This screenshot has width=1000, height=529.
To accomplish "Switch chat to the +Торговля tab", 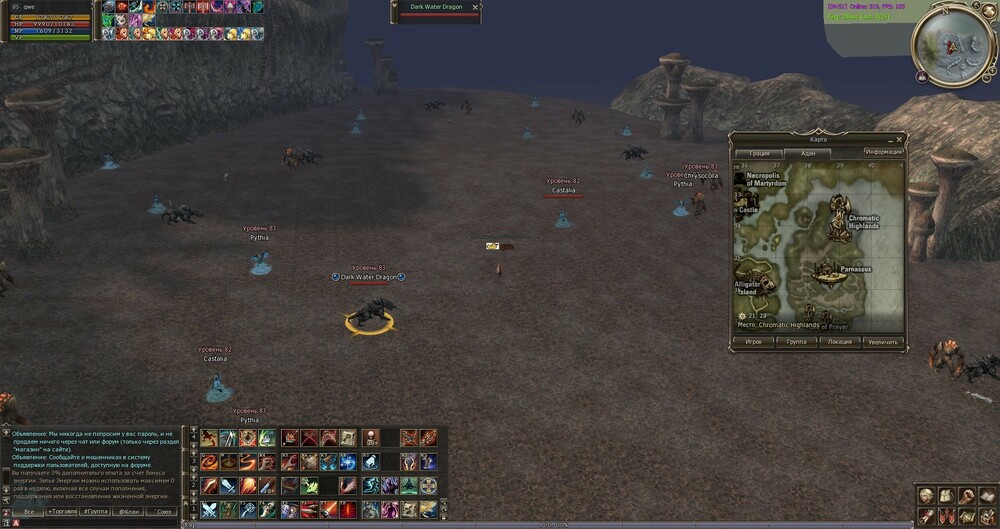I will pos(62,511).
